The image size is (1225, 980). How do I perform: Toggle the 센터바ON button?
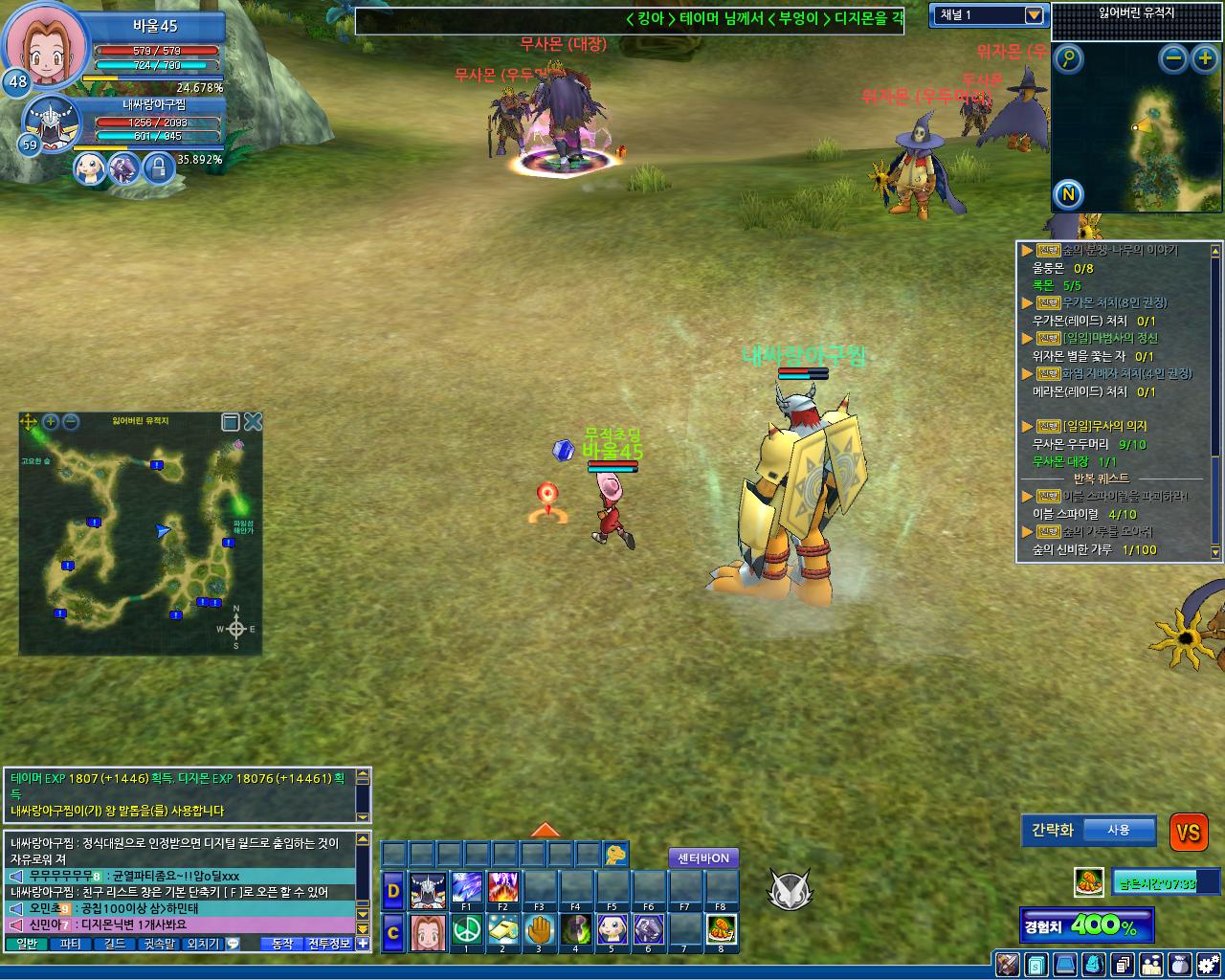703,858
